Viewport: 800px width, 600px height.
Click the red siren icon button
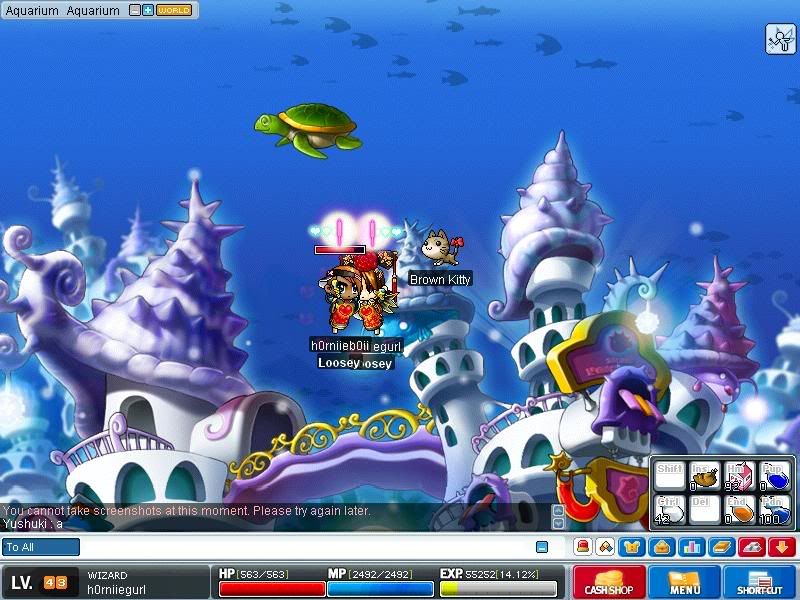(x=581, y=547)
